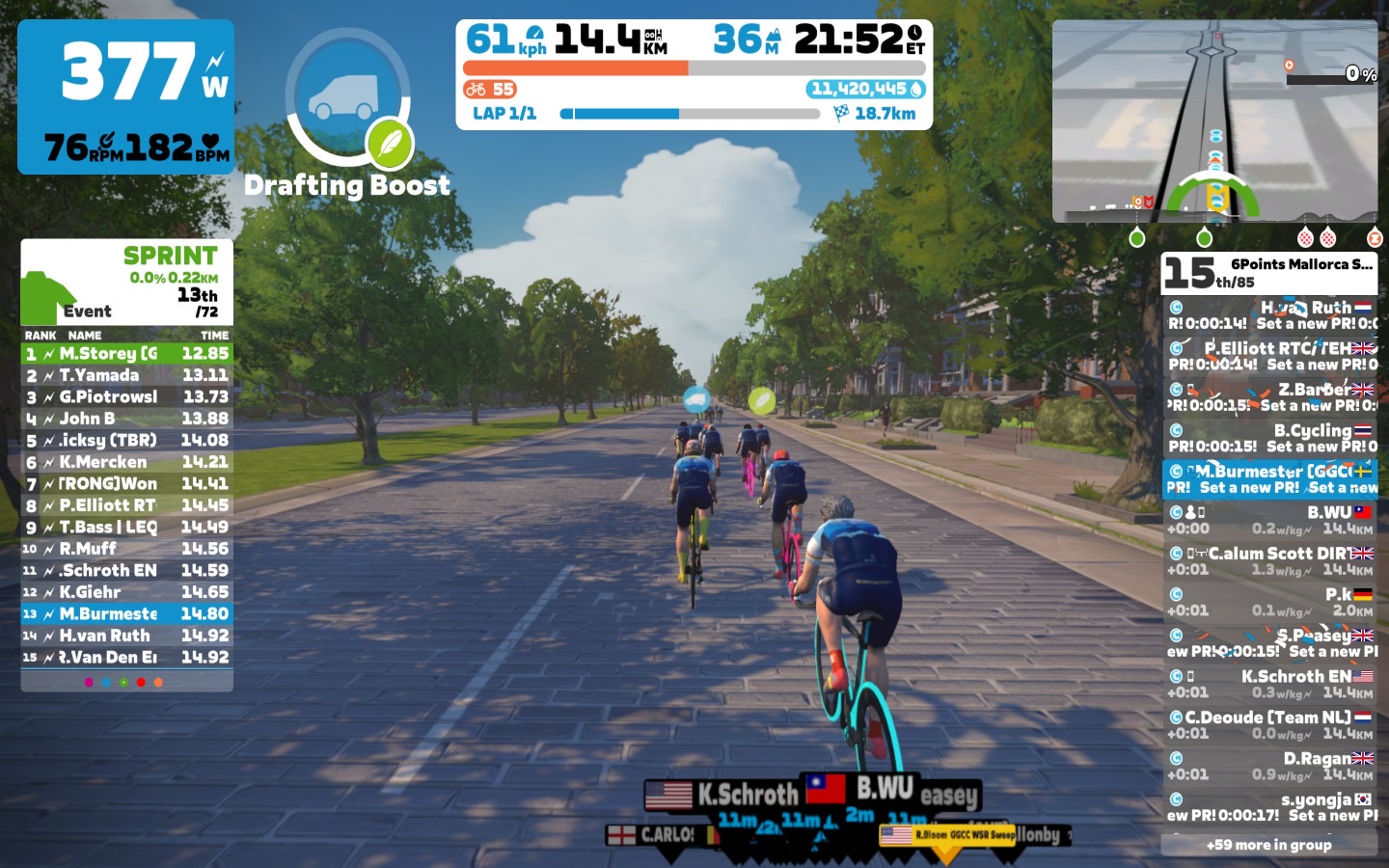Select C.alum Scott in nearby riders list
This screenshot has width=1389, height=868.
(1269, 561)
